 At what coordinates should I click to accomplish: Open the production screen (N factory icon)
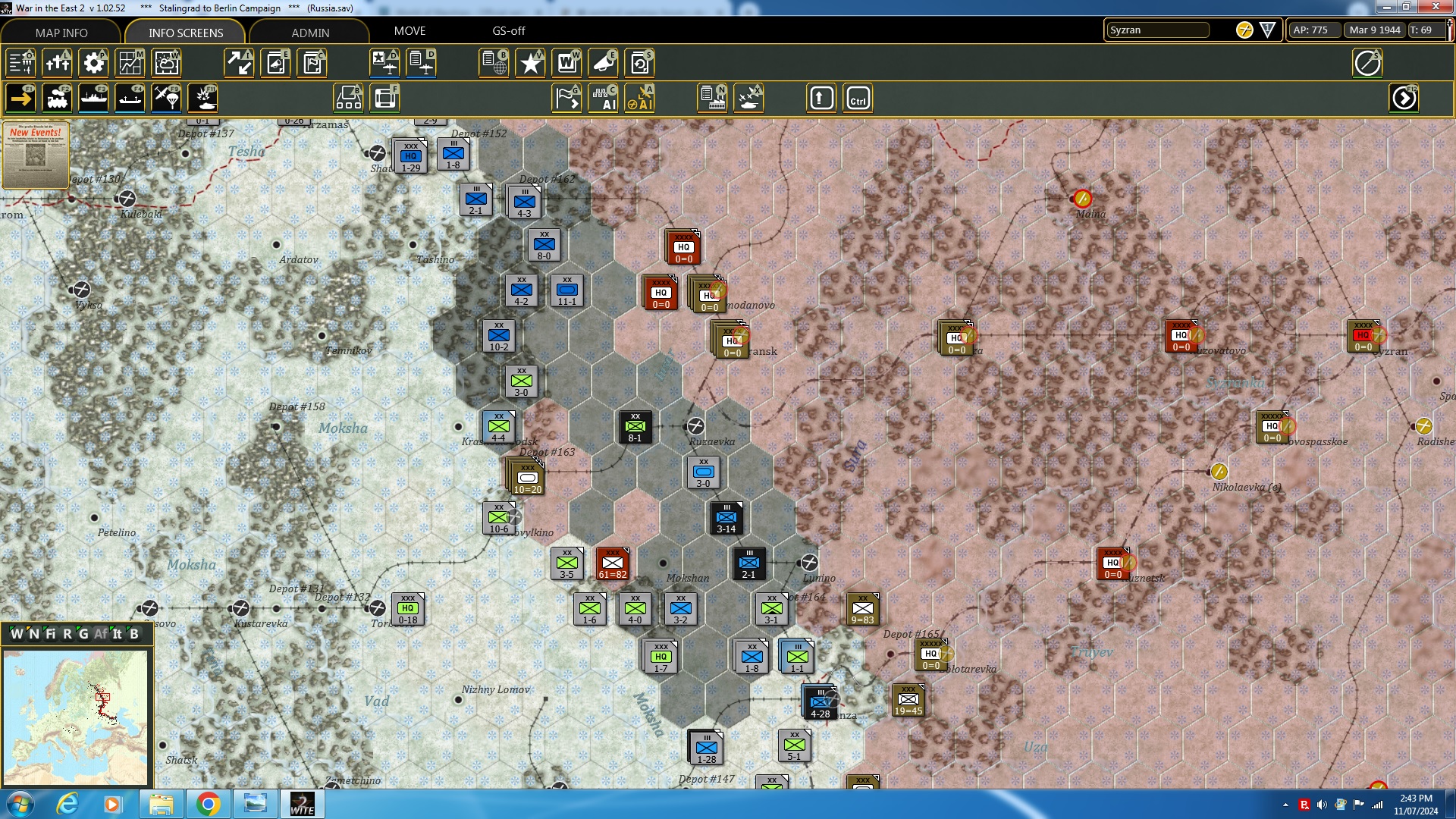pos(711,98)
